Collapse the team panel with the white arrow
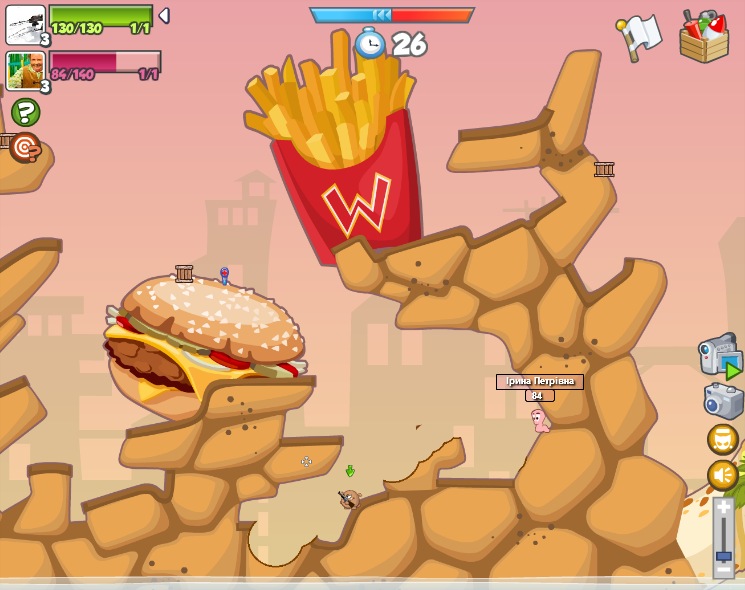The width and height of the screenshot is (745, 590). 164,15
